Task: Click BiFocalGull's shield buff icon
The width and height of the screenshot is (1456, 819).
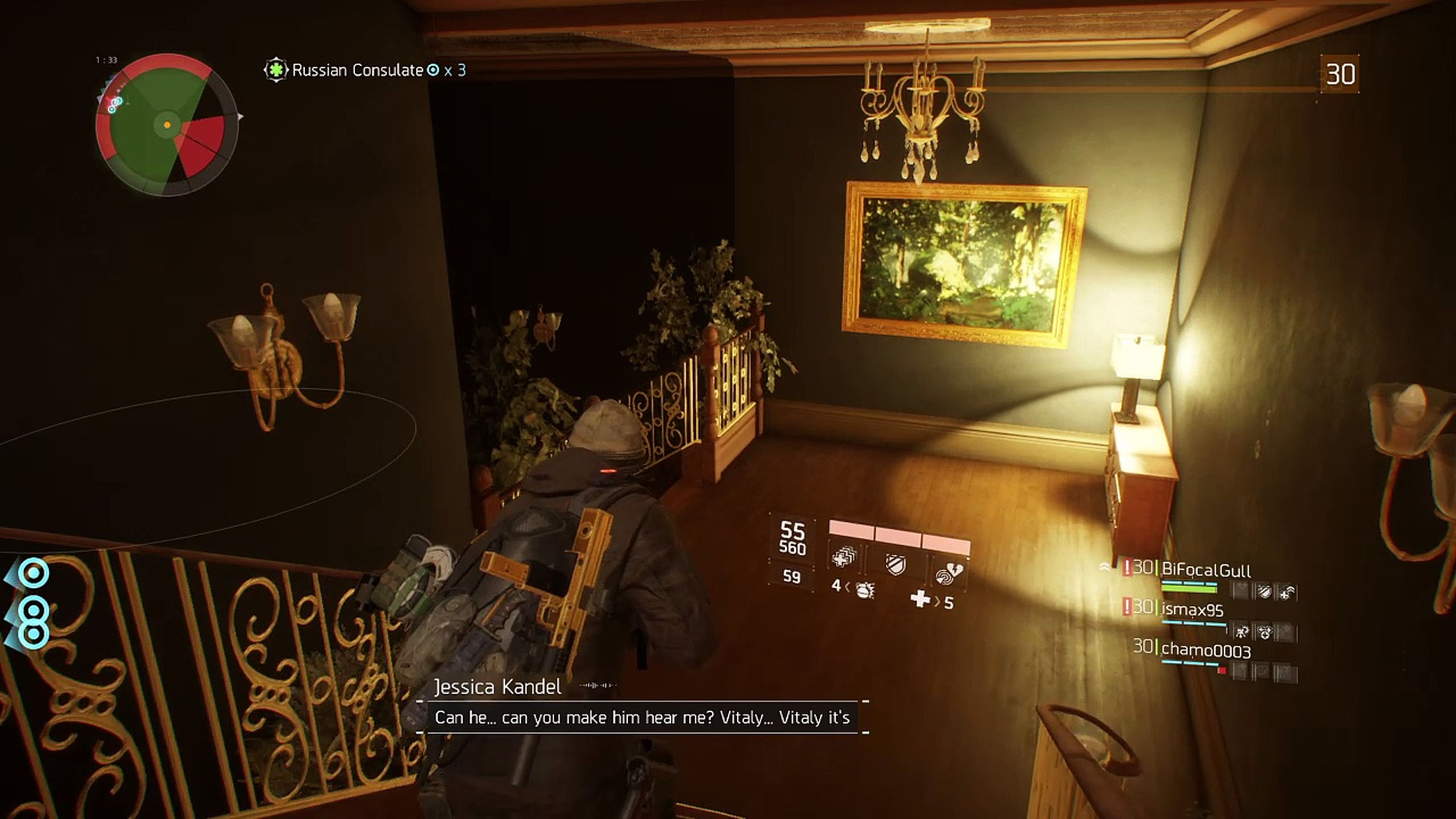Action: (x=1265, y=591)
